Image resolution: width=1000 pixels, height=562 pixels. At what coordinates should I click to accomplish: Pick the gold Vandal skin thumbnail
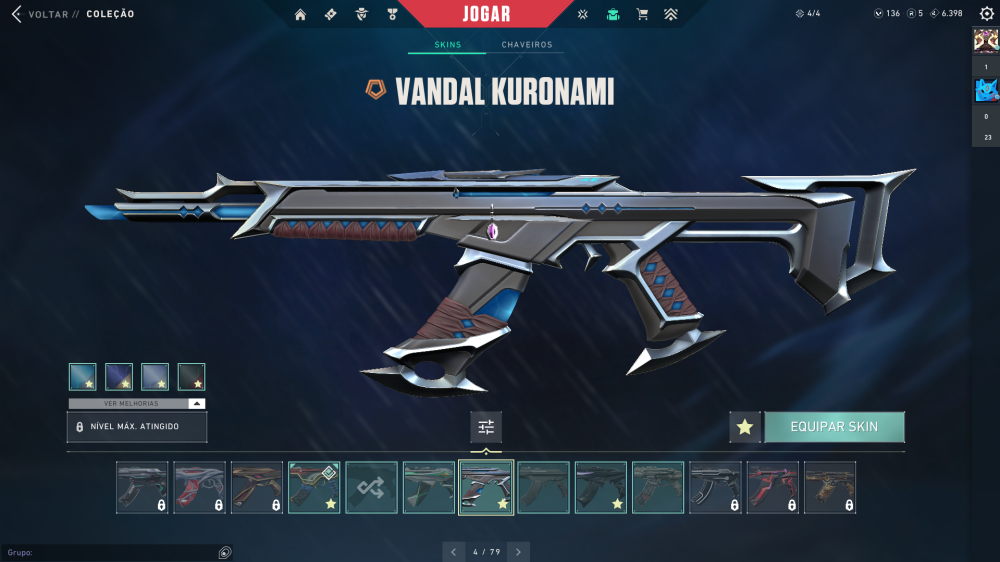[x=830, y=487]
